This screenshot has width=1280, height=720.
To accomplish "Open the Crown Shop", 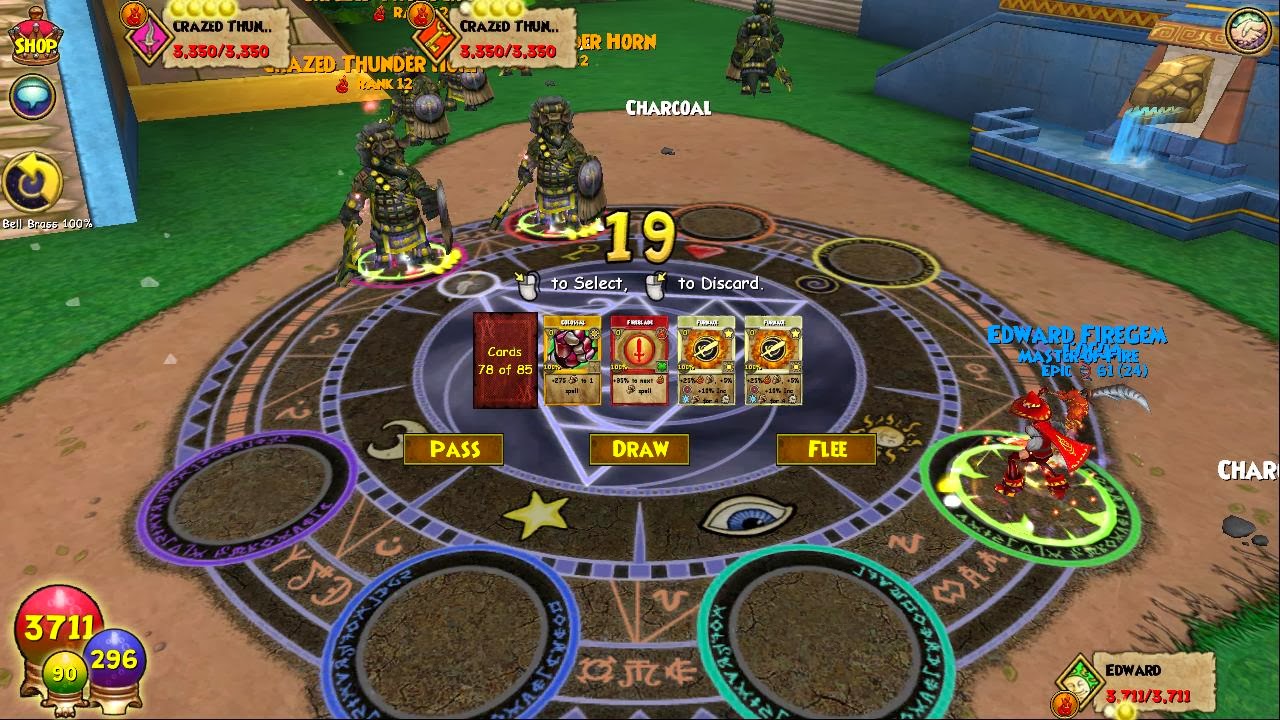I will (35, 38).
